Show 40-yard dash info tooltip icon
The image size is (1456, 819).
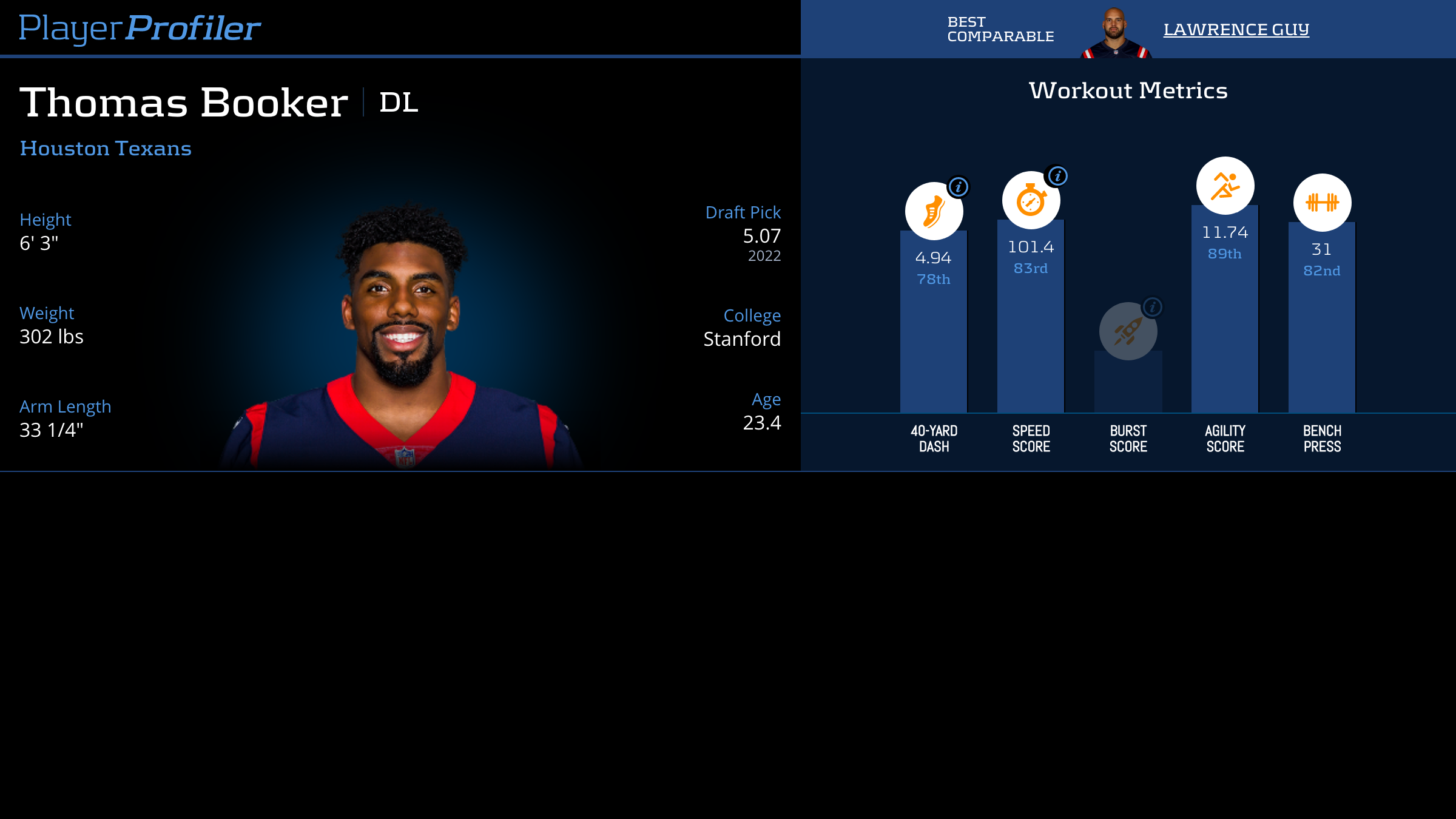click(x=959, y=187)
